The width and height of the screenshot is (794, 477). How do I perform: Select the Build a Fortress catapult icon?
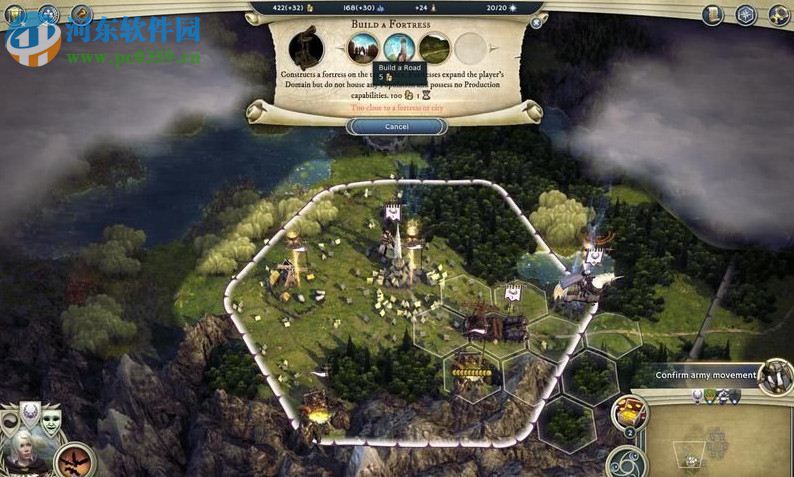coord(306,49)
